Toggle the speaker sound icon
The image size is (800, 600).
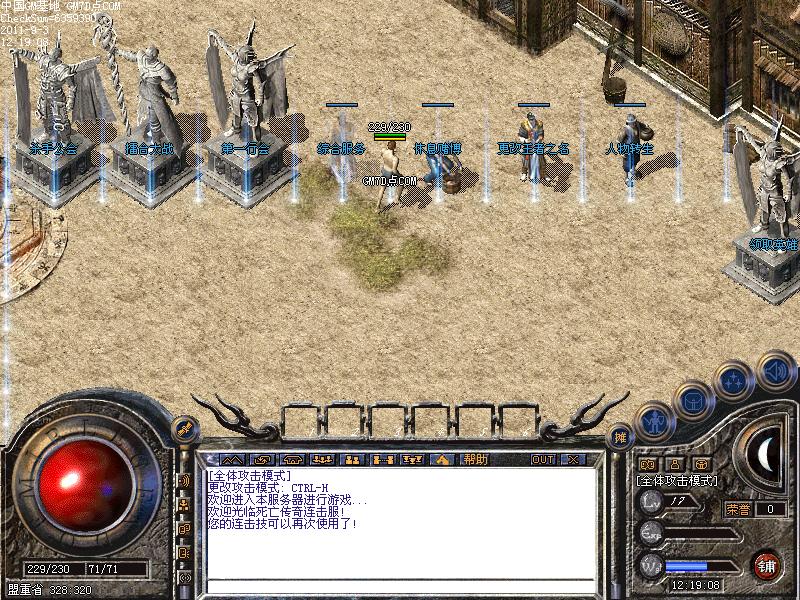tap(775, 370)
